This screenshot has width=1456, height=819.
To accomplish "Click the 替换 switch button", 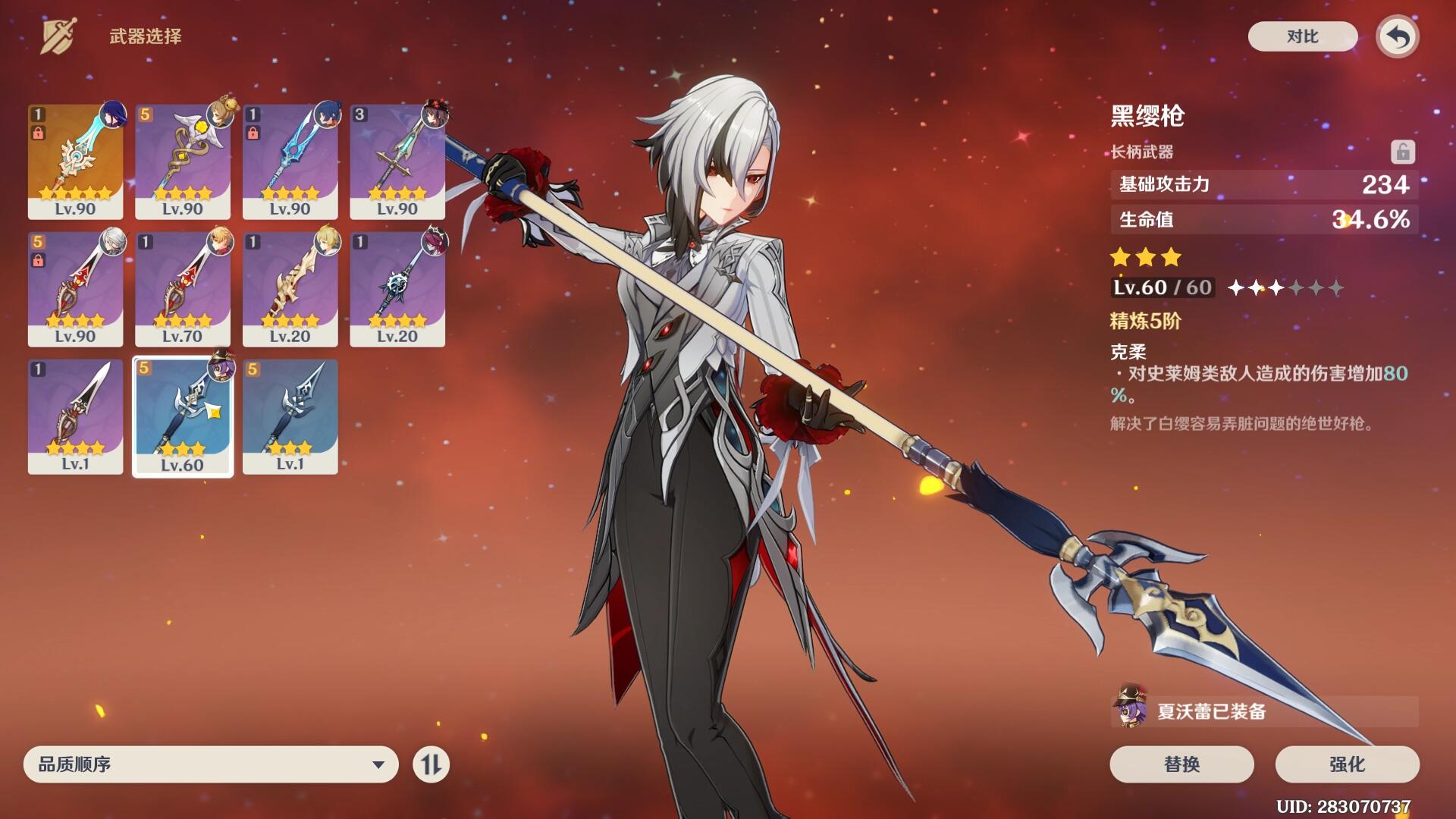I will coord(1181,764).
